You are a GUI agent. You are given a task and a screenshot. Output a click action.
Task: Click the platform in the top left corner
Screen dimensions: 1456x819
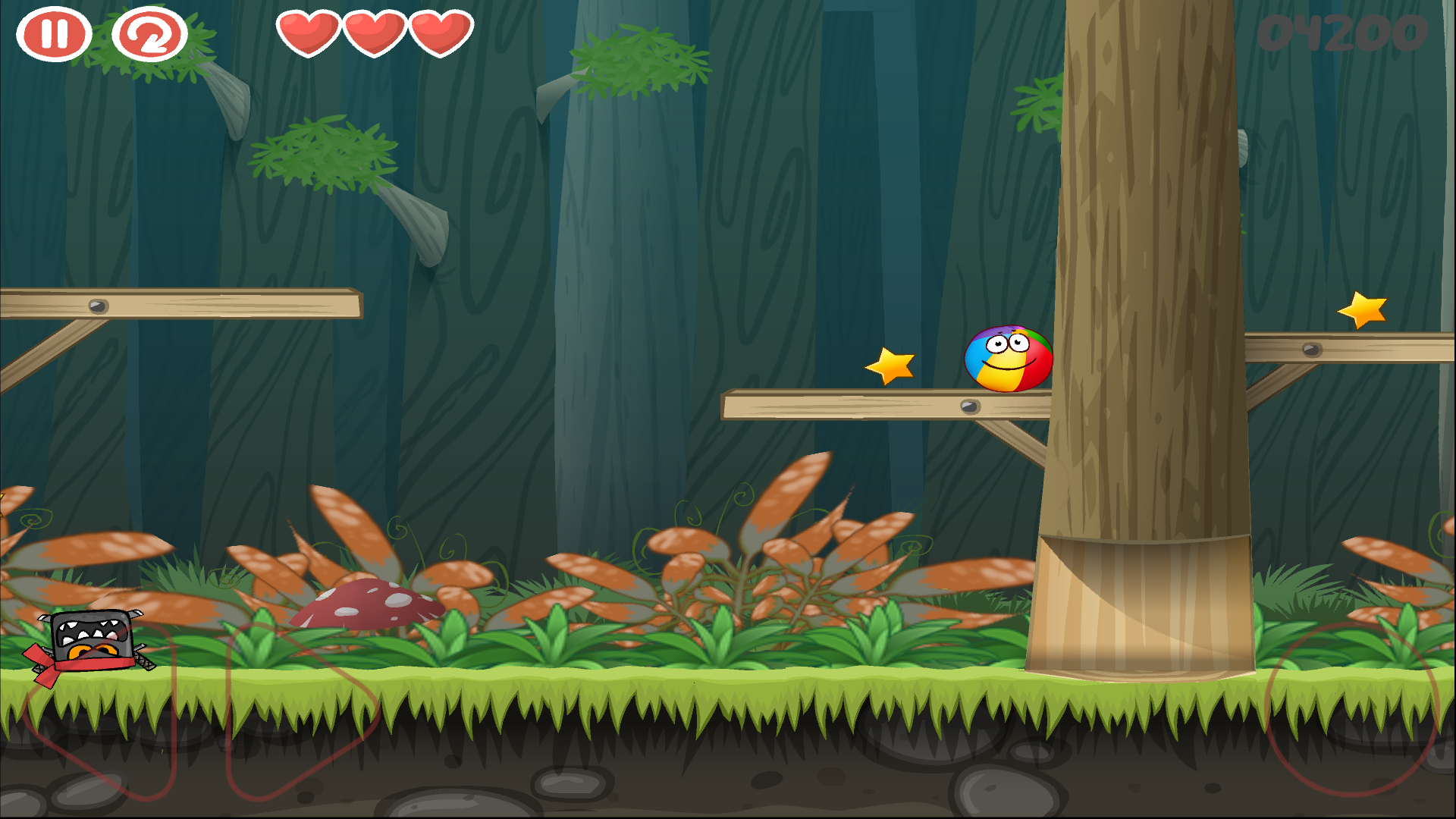[182, 303]
